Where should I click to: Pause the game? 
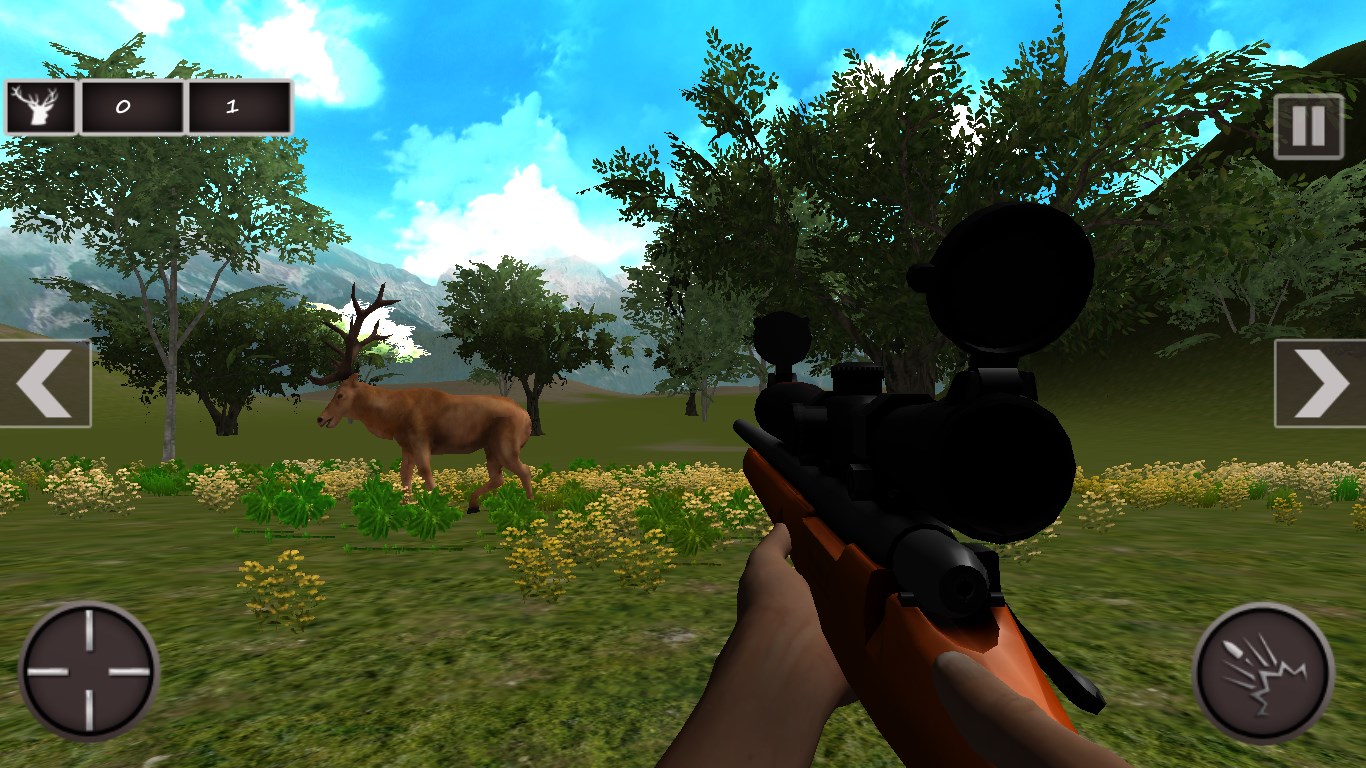click(1308, 127)
